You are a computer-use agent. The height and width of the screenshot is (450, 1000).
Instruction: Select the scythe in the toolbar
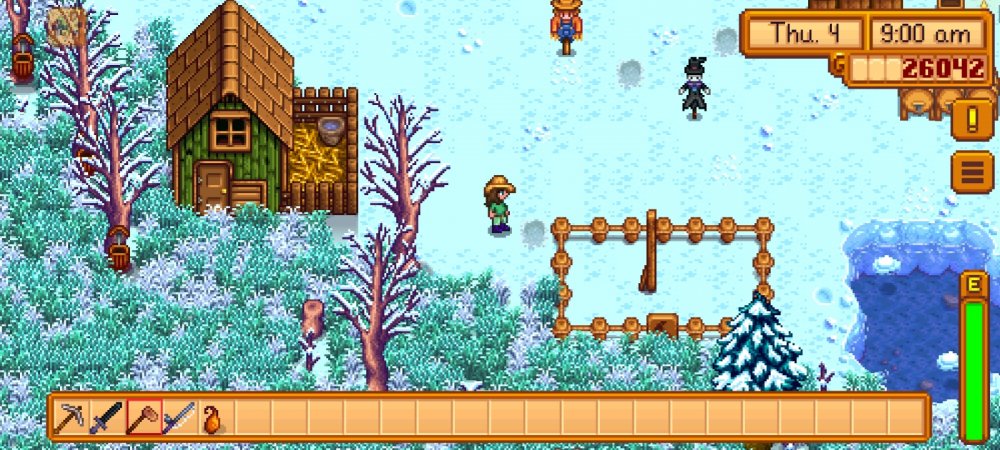pos(179,417)
